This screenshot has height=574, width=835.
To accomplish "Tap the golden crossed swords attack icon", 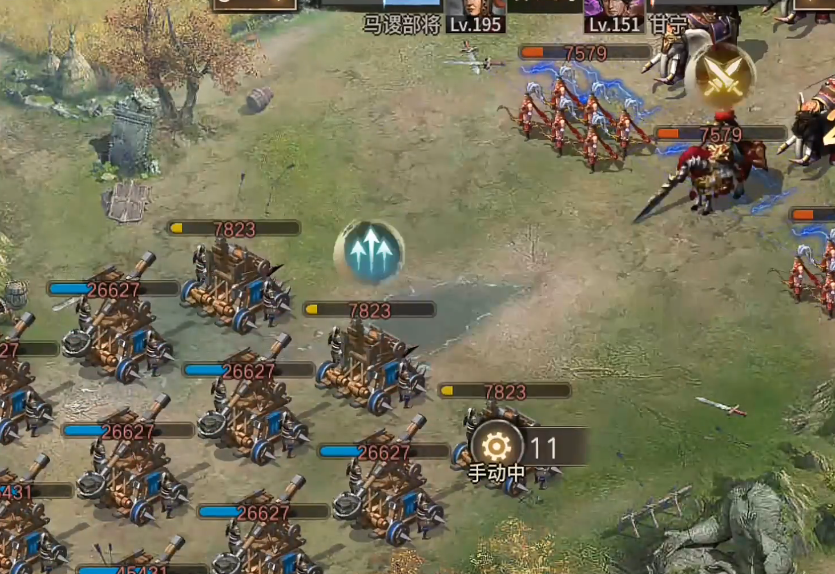I will pyautogui.click(x=719, y=75).
